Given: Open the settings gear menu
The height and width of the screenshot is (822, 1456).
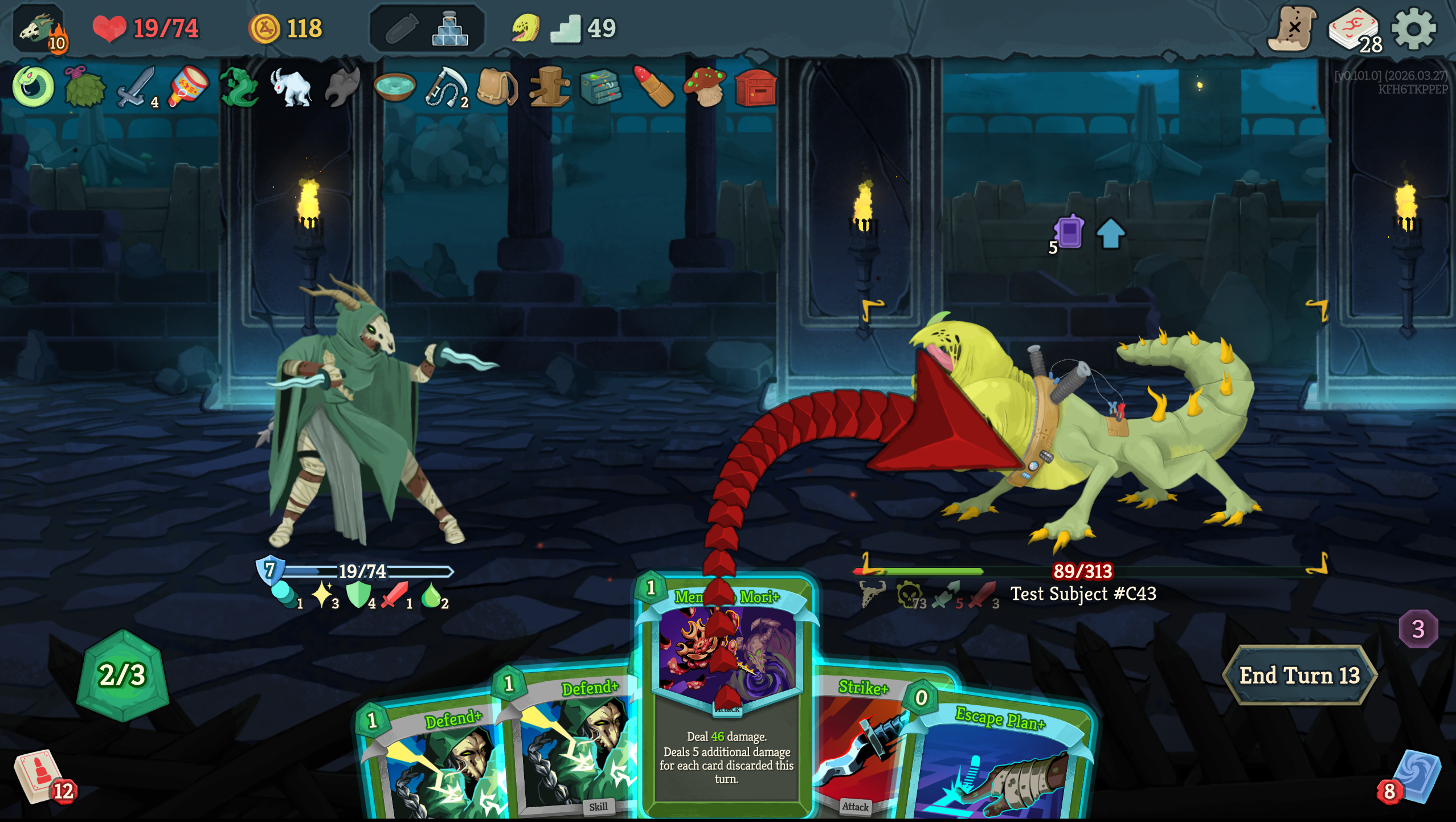Looking at the screenshot, I should pyautogui.click(x=1413, y=28).
